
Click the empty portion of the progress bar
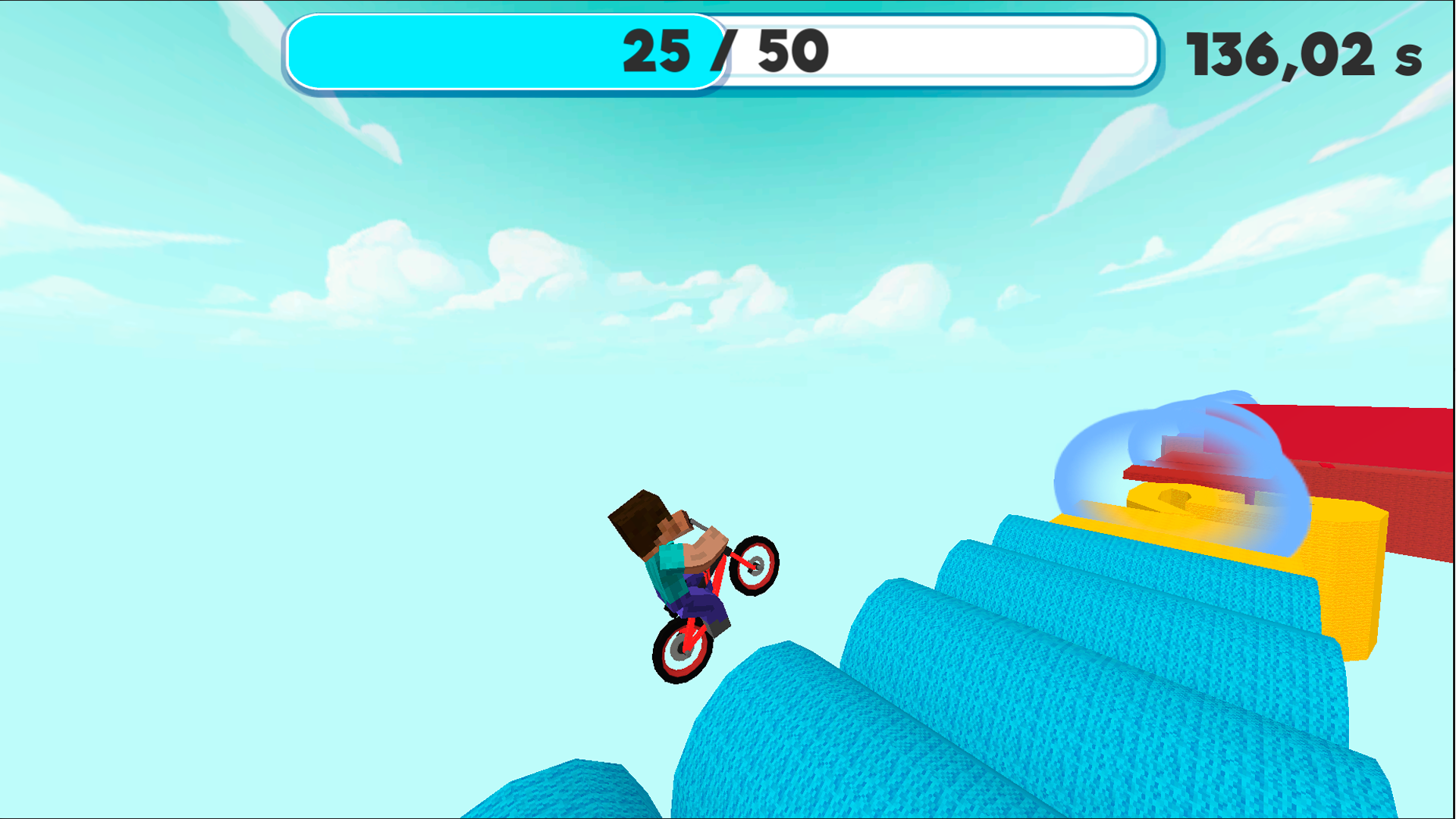tap(948, 52)
